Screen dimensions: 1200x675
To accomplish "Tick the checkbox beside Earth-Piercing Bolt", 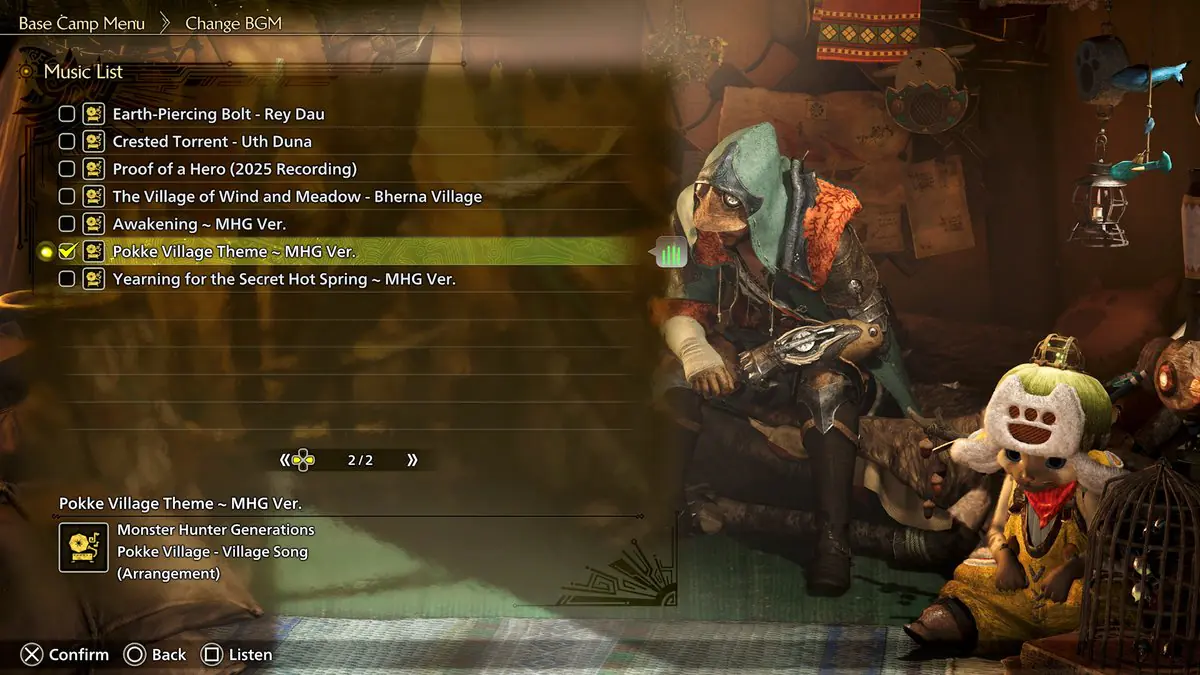I will 67,114.
